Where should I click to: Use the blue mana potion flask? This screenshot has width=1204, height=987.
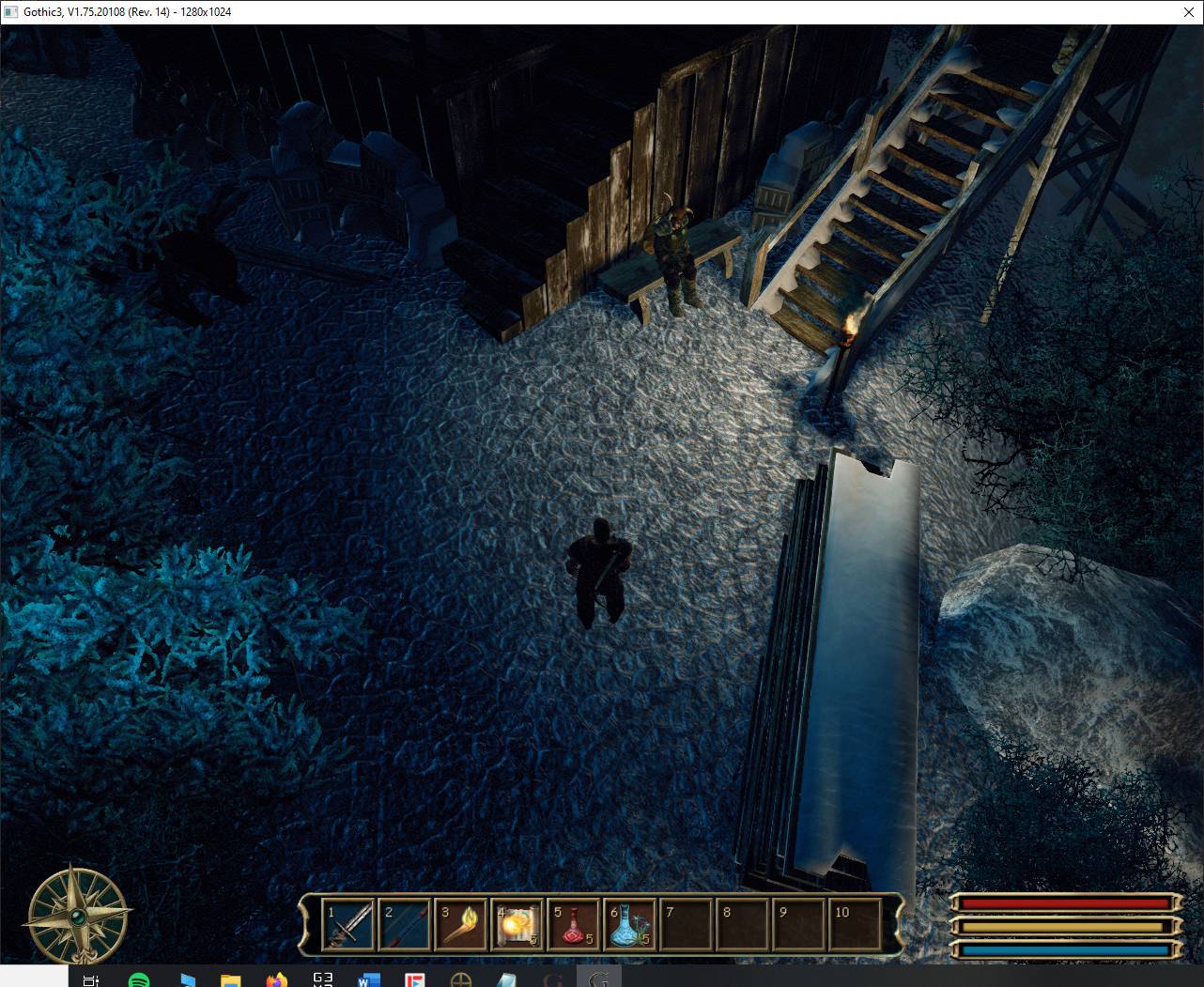point(630,924)
